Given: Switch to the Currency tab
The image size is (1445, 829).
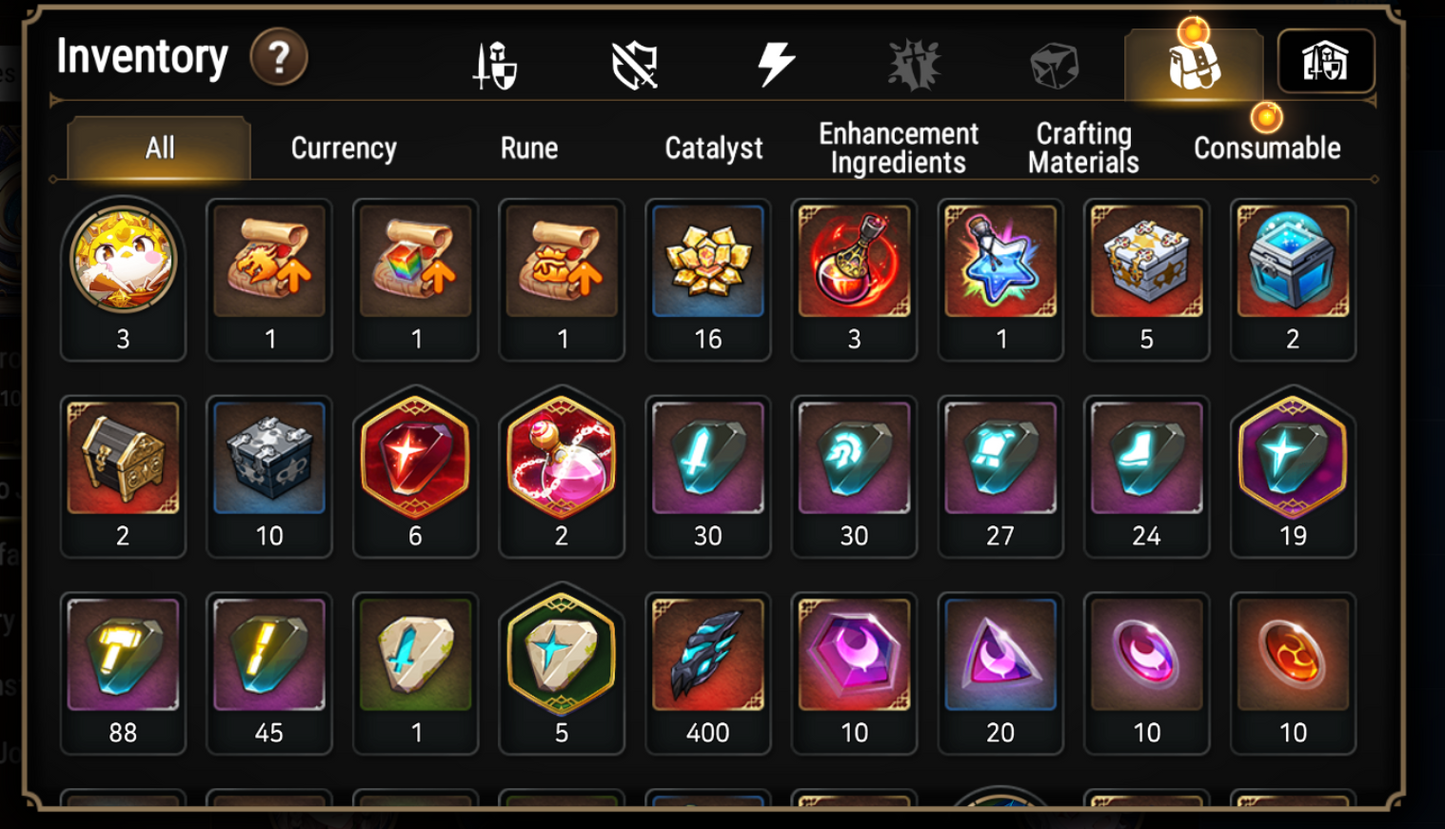Looking at the screenshot, I should 343,148.
